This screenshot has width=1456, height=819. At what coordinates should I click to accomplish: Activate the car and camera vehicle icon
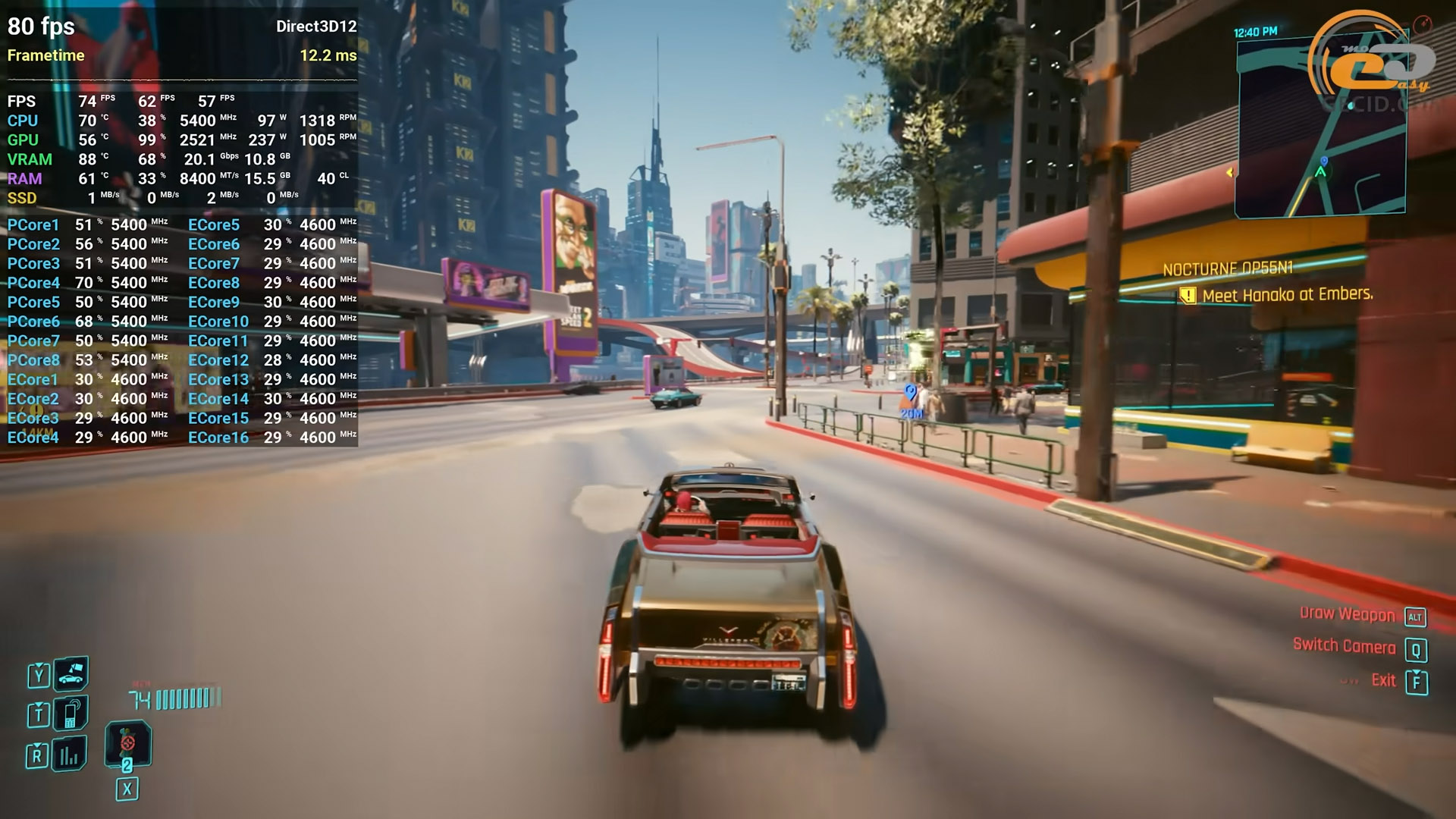pos(71,673)
